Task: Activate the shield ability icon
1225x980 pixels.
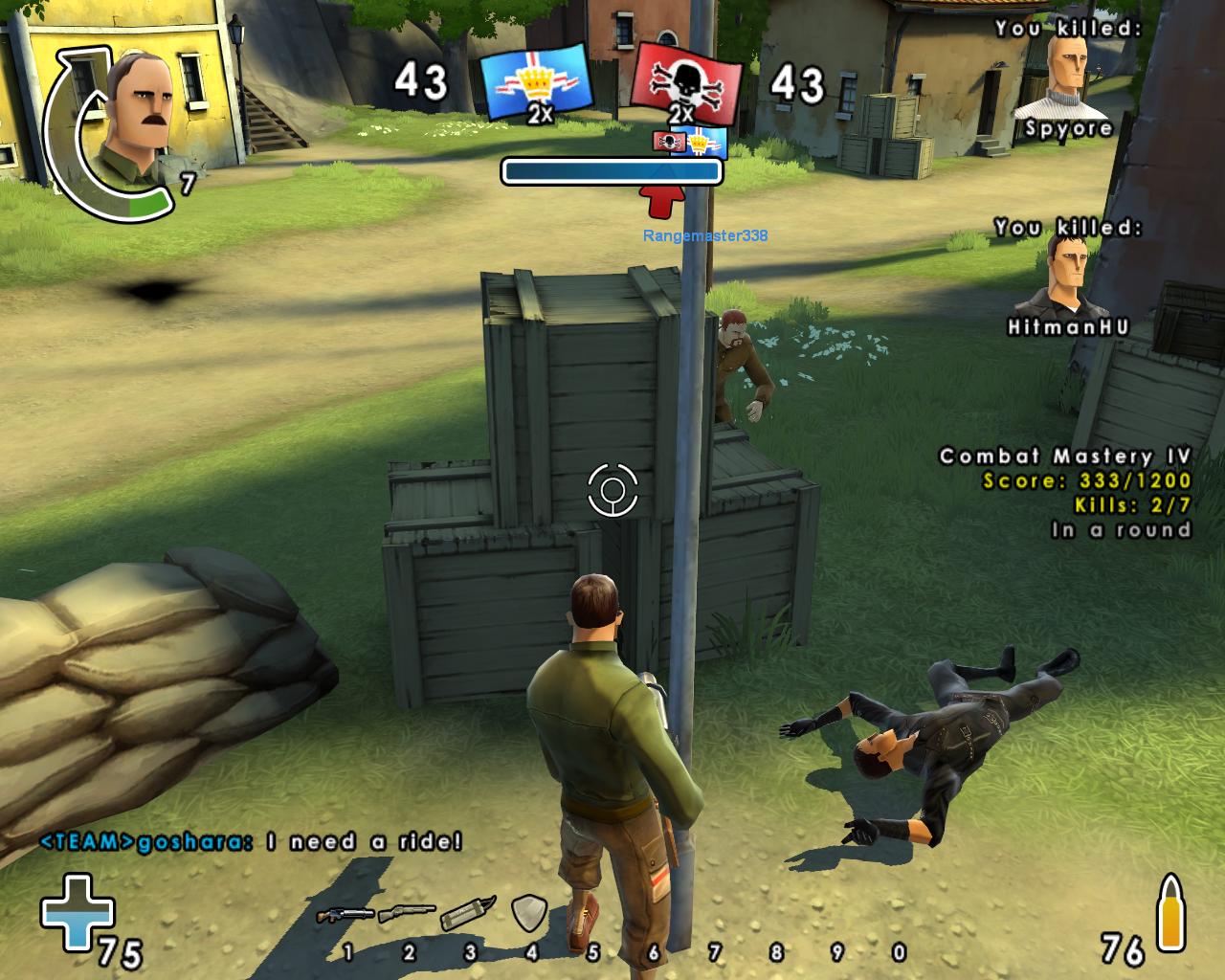Action: click(528, 912)
